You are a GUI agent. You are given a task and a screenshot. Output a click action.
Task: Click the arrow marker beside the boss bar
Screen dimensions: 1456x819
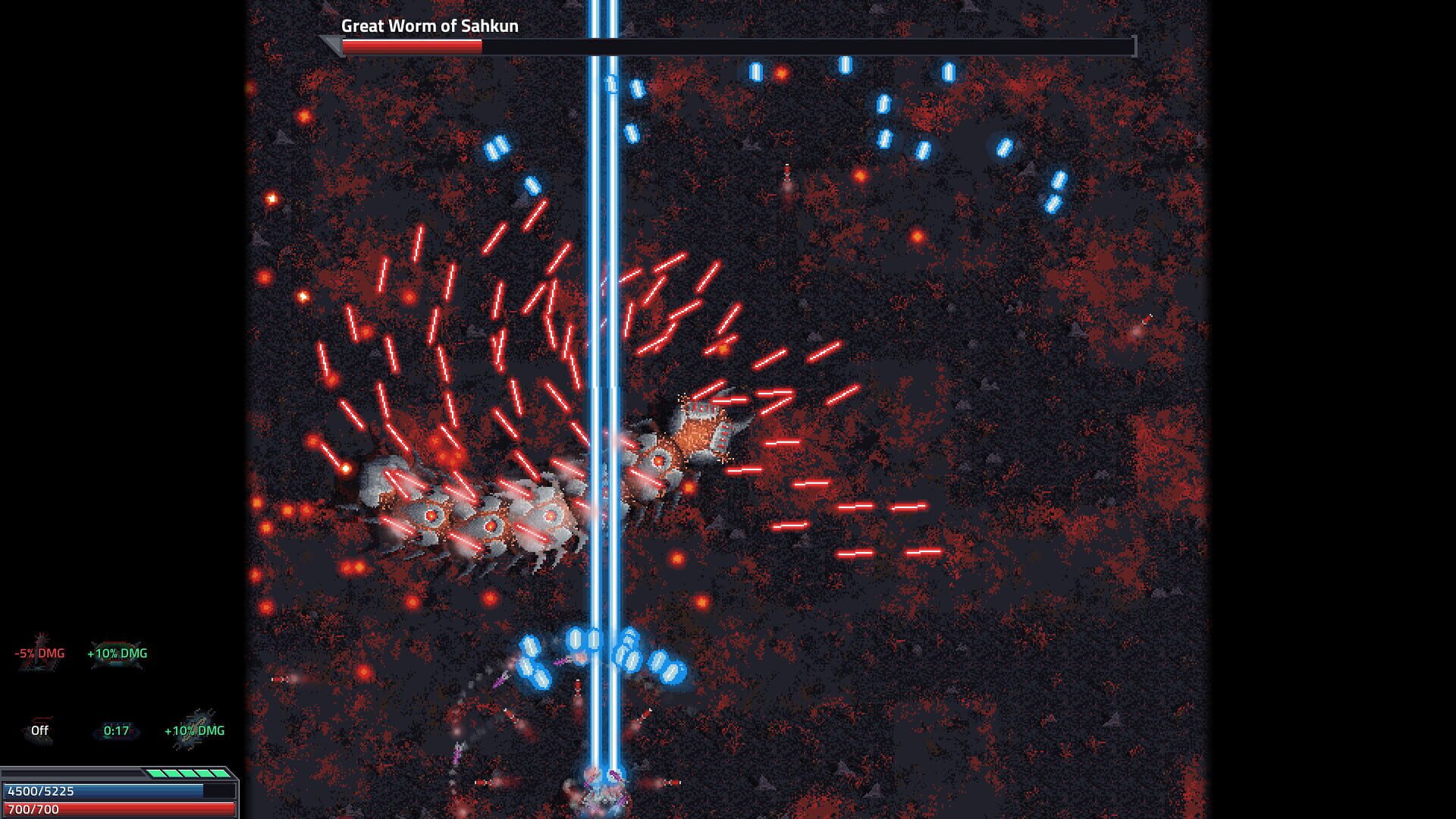(x=331, y=44)
